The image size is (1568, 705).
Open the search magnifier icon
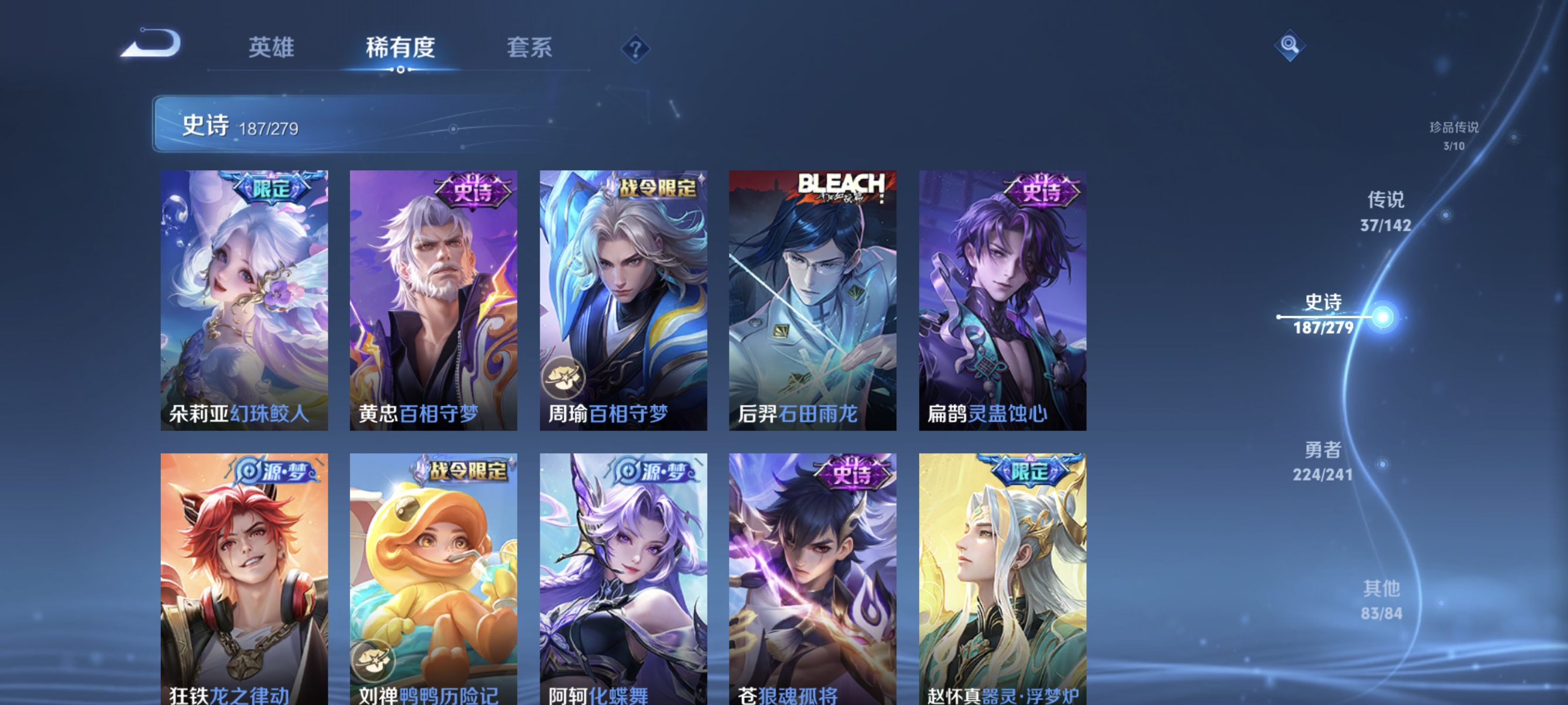[1290, 45]
